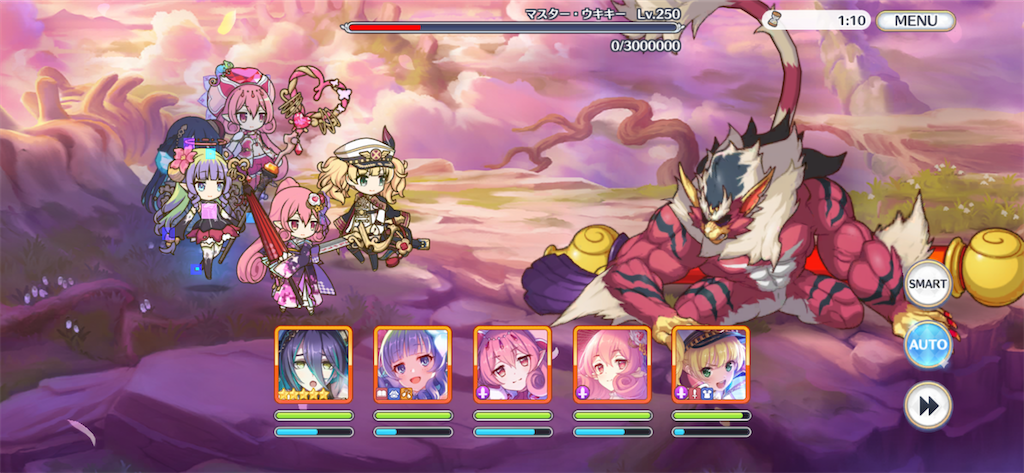Toggle the AUTO battle button
Image resolution: width=1024 pixels, height=473 pixels.
[x=927, y=346]
